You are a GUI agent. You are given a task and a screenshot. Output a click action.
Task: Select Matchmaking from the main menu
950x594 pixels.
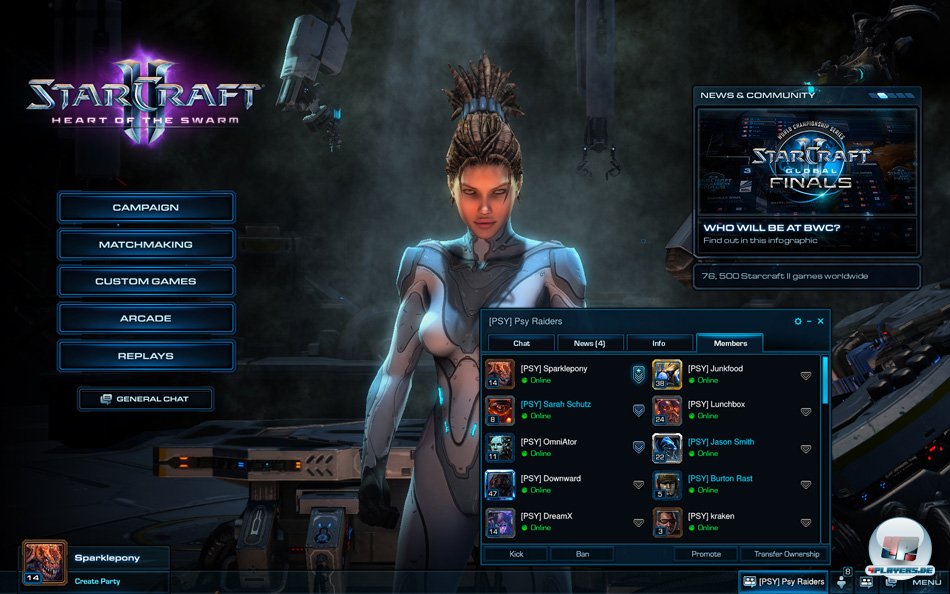pos(146,245)
